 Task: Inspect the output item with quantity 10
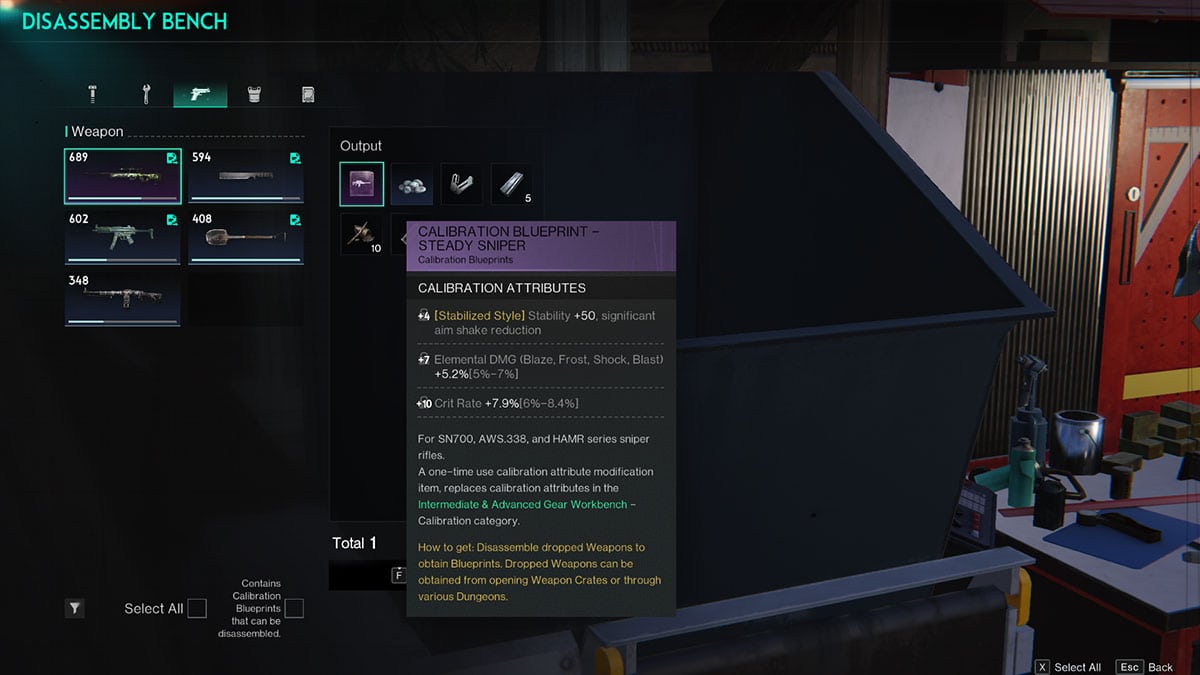(361, 234)
